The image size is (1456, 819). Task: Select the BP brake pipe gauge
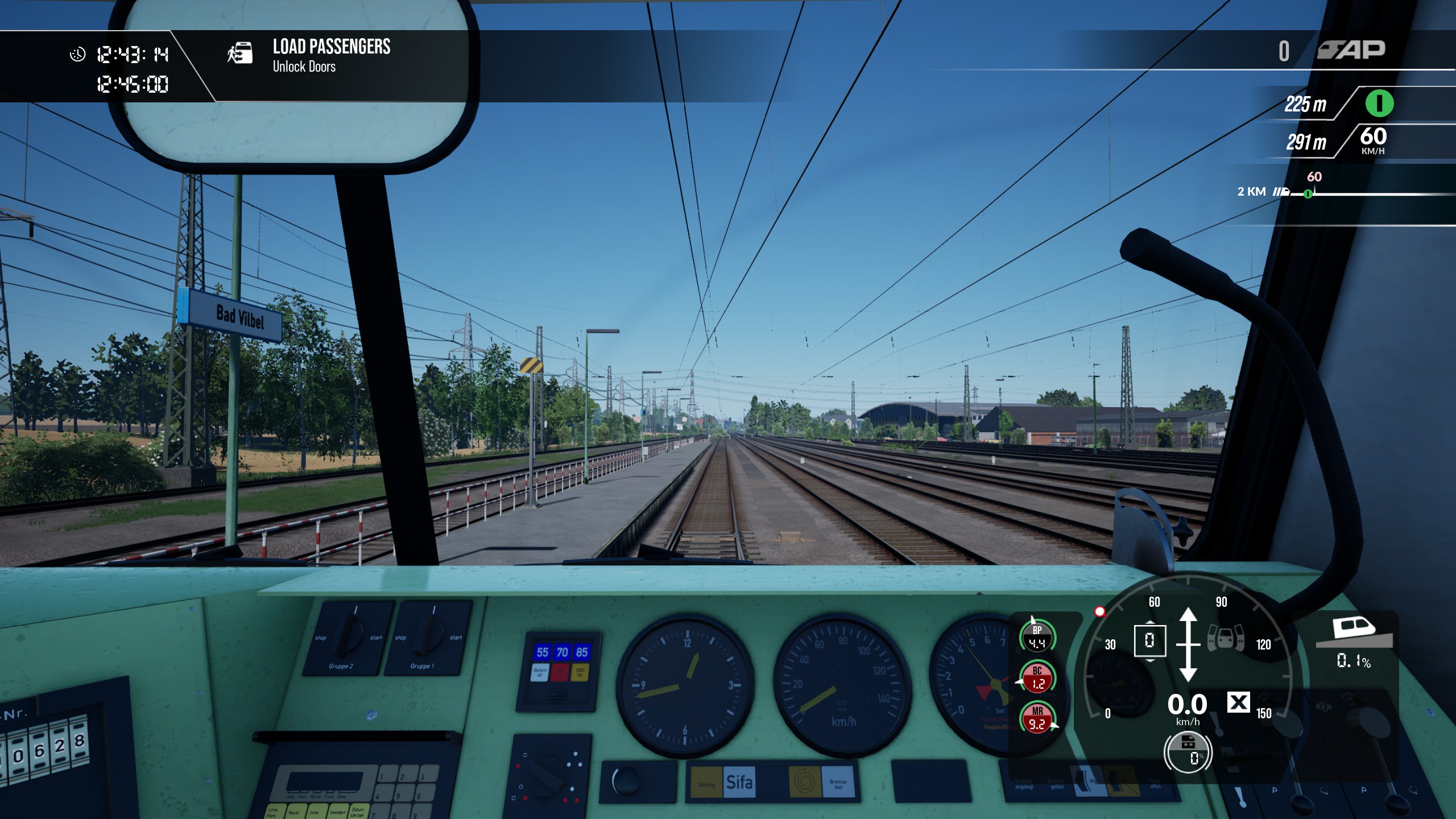point(1037,636)
